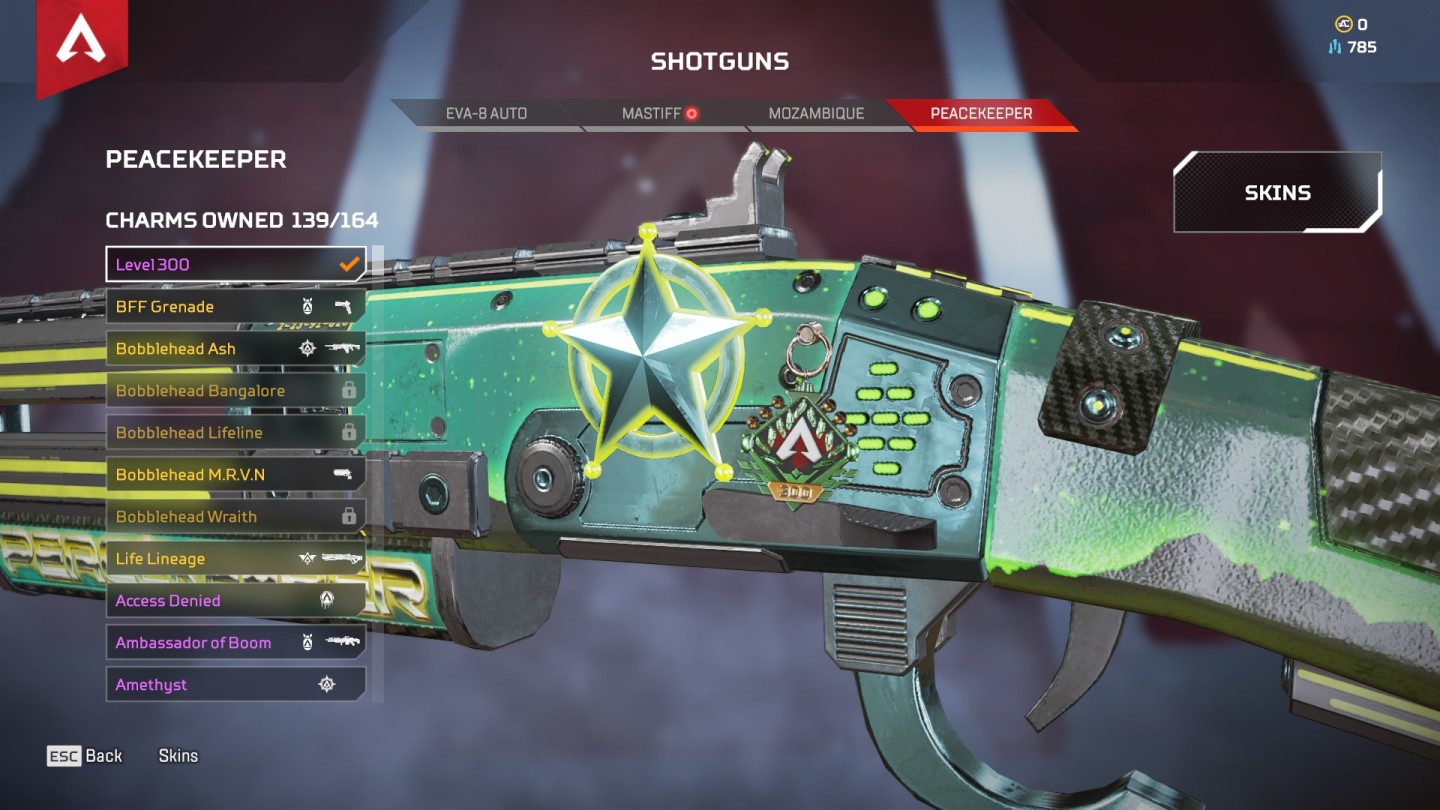Select the Level 300 charm
1440x810 pixels.
[236, 265]
